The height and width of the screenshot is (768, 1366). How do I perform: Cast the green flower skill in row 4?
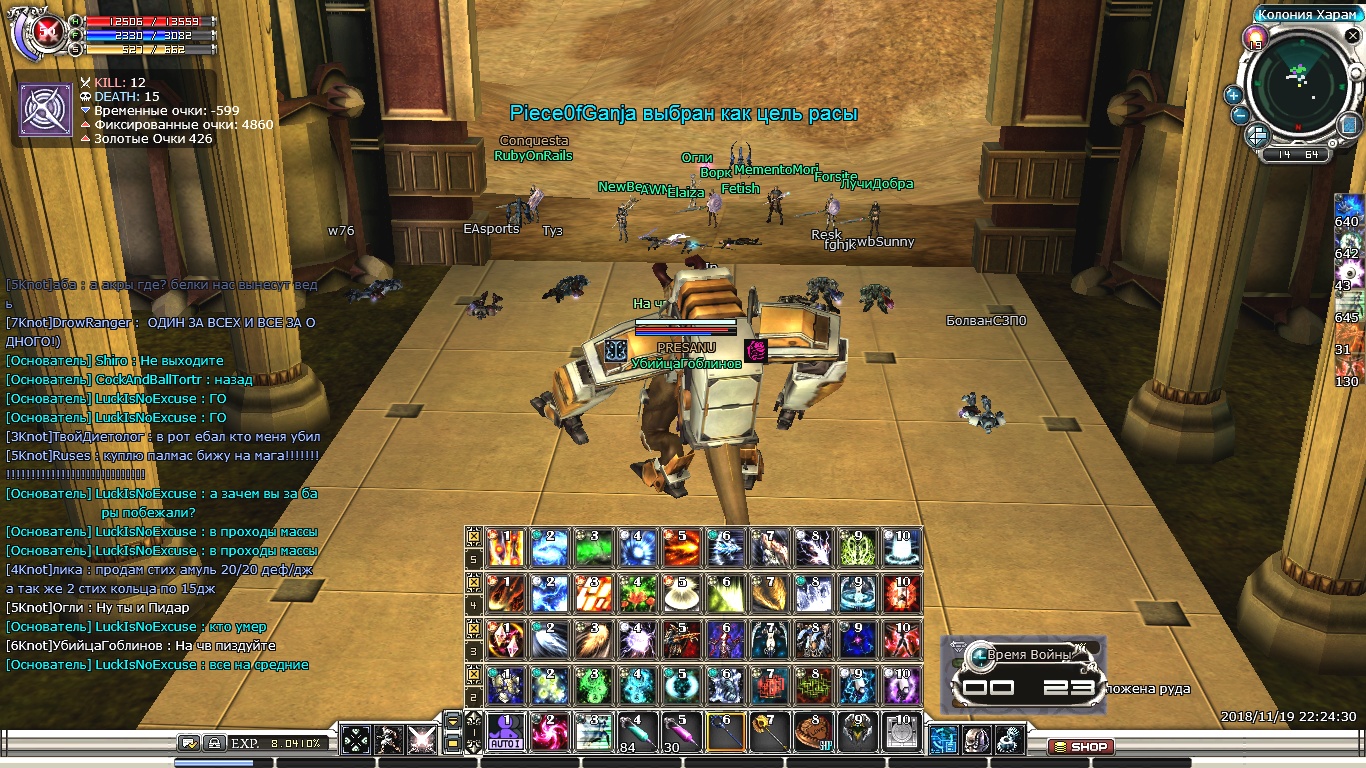coord(637,594)
